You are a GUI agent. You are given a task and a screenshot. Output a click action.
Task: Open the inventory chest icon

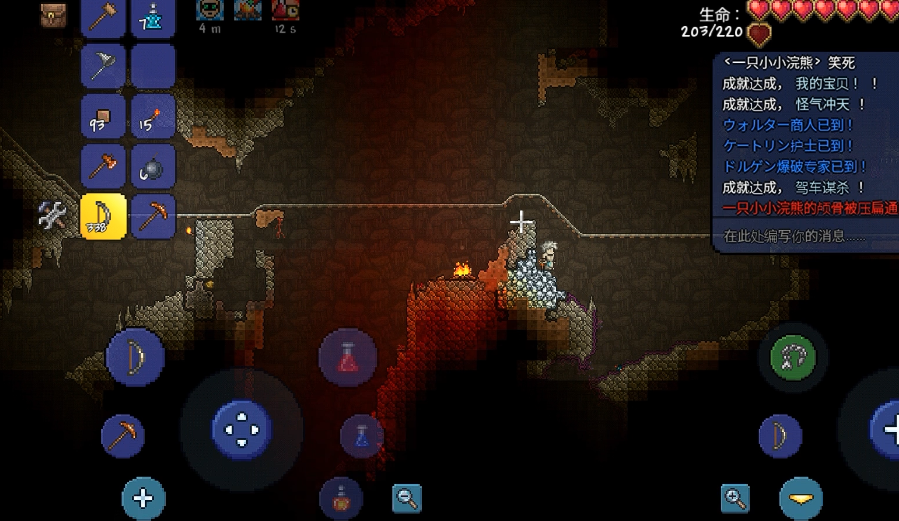[x=52, y=15]
